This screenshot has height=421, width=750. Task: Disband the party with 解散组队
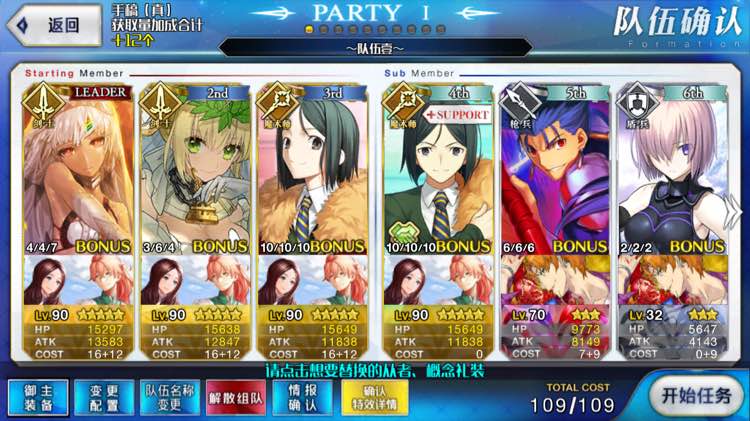click(233, 397)
